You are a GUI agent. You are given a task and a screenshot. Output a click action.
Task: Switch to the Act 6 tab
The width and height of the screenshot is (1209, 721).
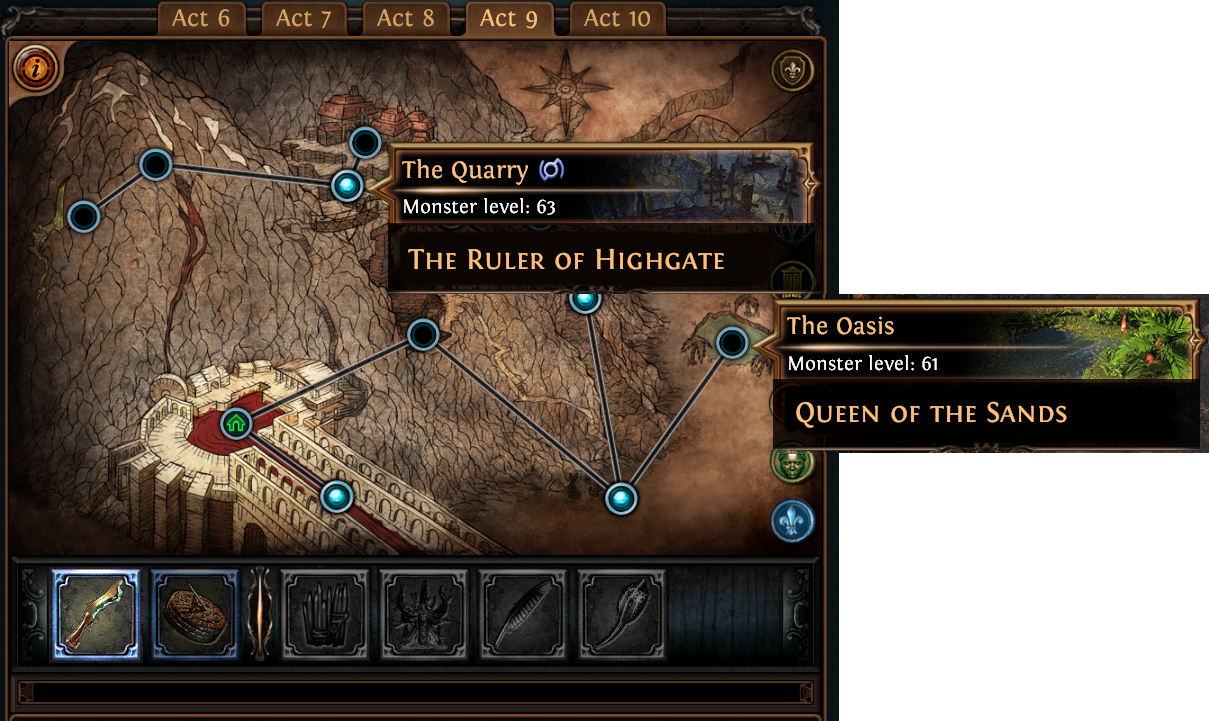[201, 18]
